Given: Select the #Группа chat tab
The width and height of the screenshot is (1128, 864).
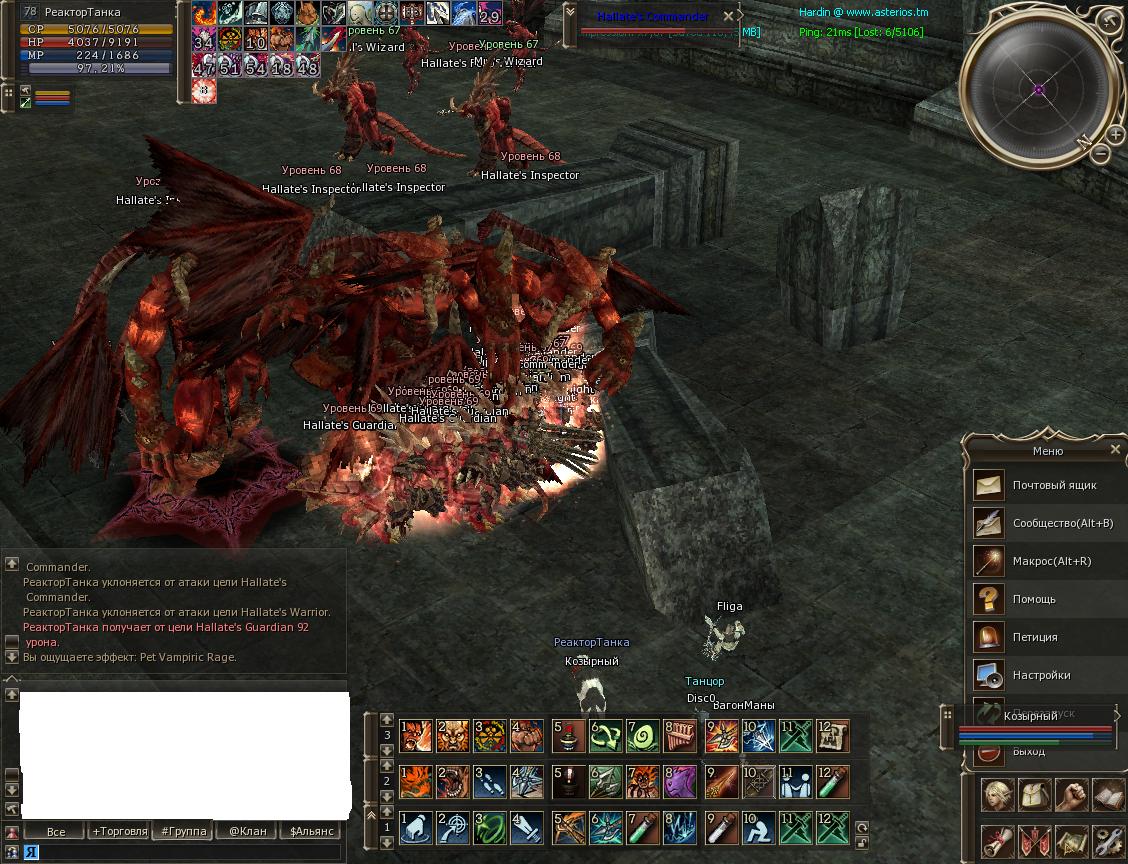Looking at the screenshot, I should point(184,831).
